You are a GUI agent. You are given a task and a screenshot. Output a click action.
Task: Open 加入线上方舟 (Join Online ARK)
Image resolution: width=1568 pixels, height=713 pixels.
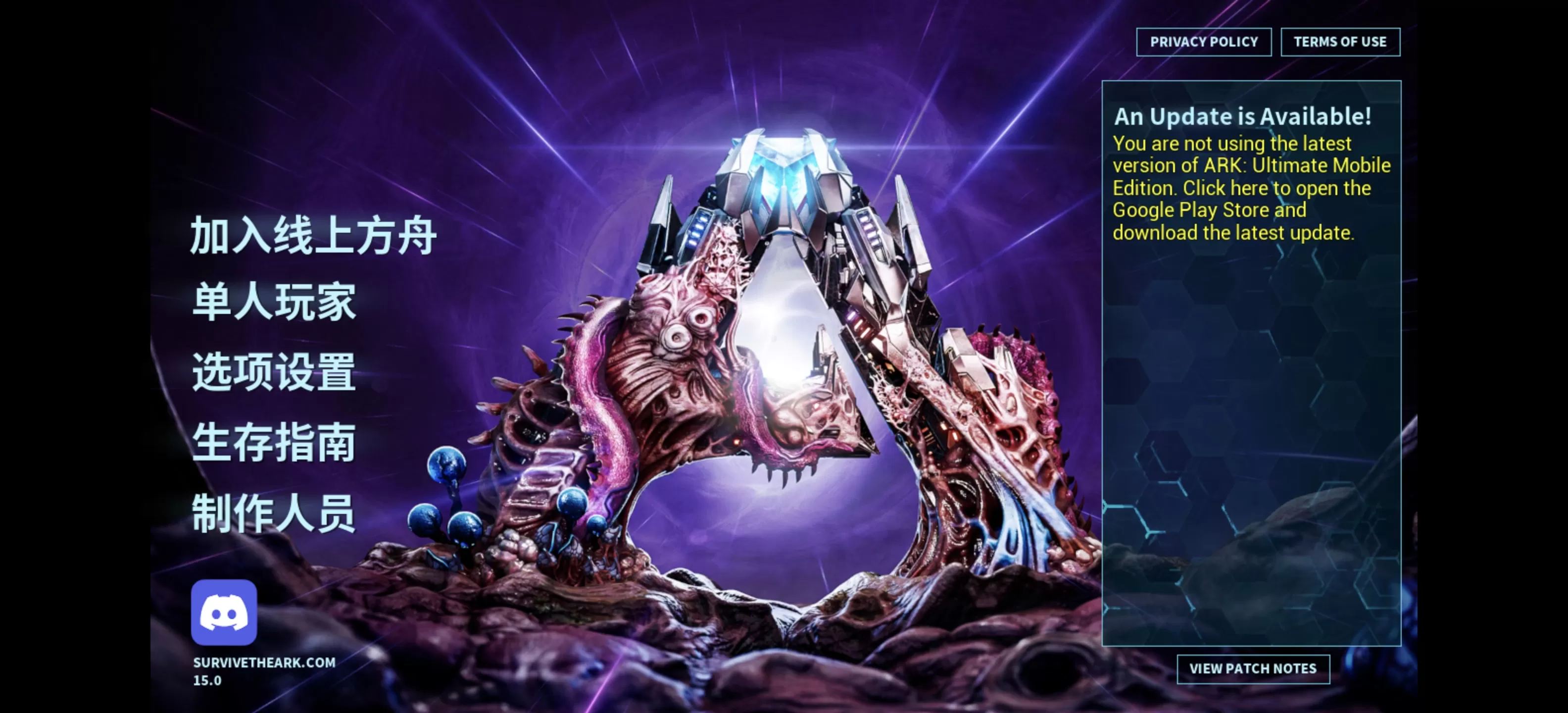(x=313, y=236)
